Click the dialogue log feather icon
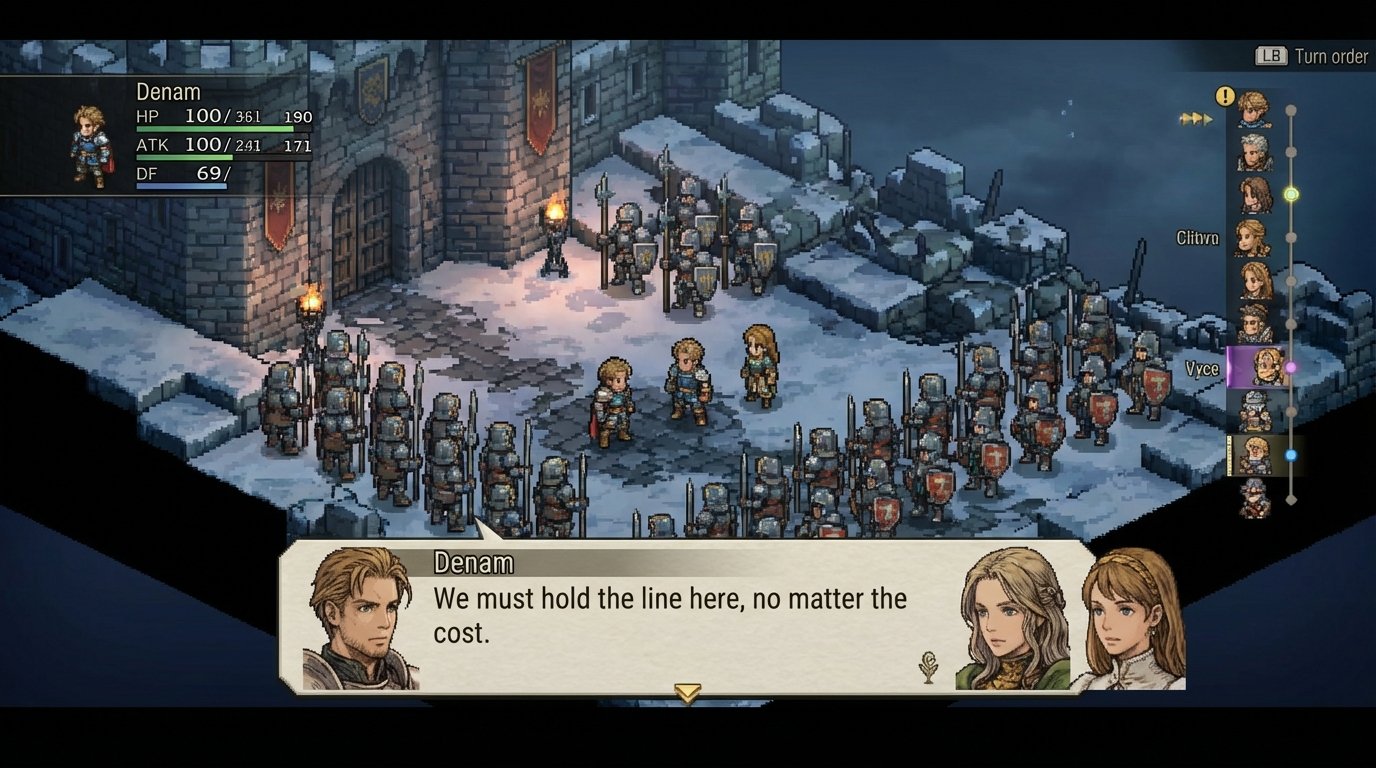This screenshot has width=1376, height=768. (929, 667)
